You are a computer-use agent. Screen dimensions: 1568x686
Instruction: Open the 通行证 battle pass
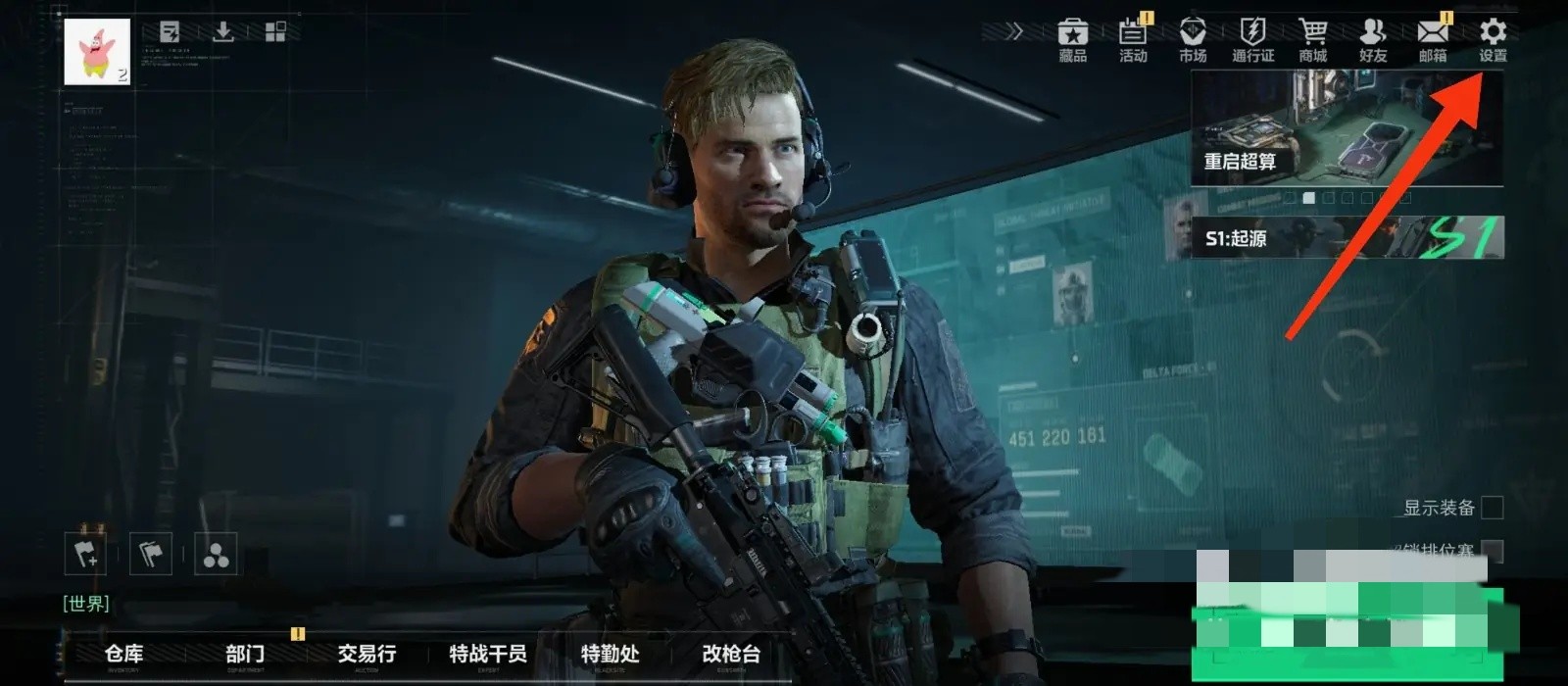coord(1252,40)
